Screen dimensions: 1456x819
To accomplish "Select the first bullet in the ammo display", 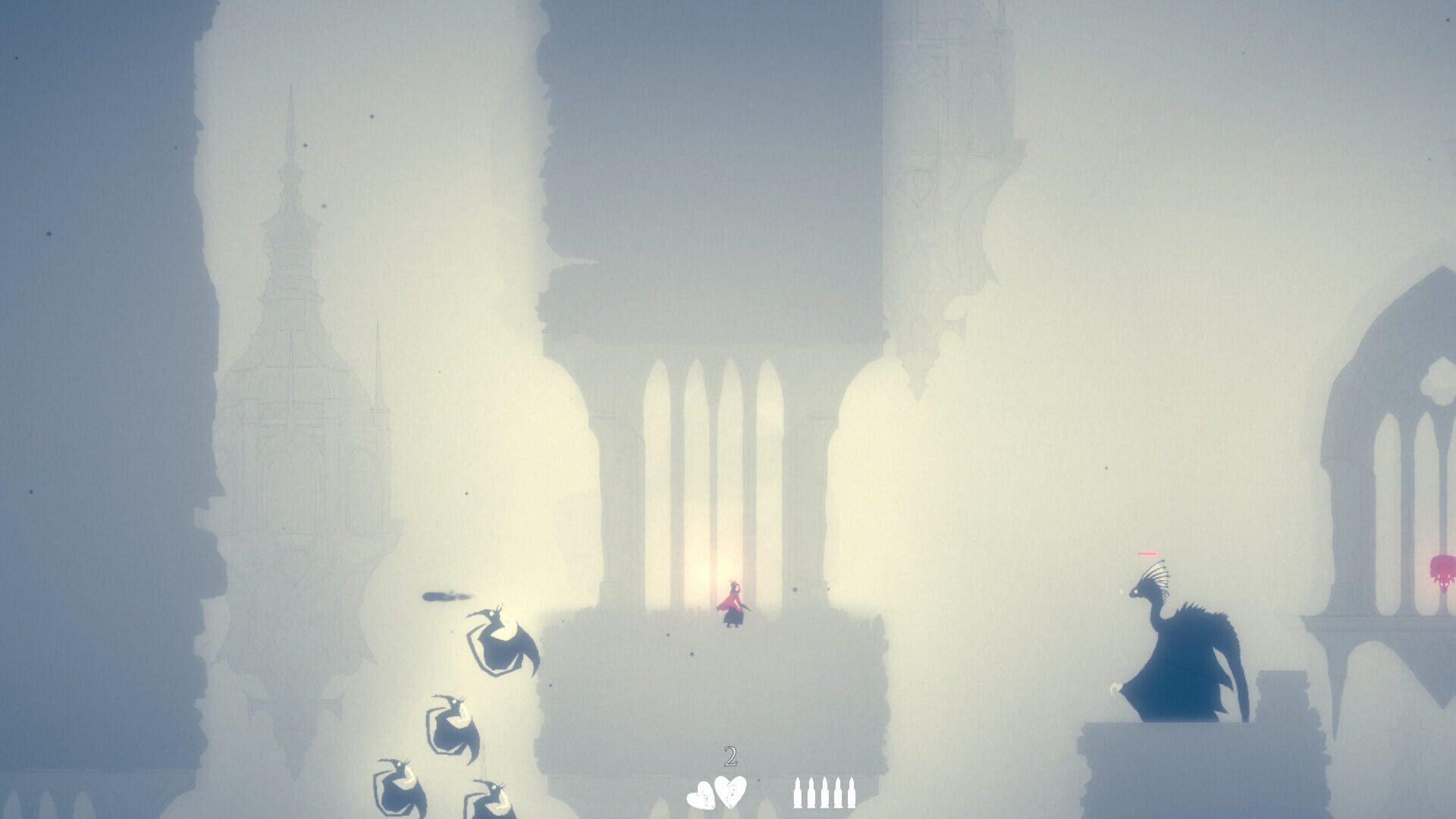I will 797,792.
